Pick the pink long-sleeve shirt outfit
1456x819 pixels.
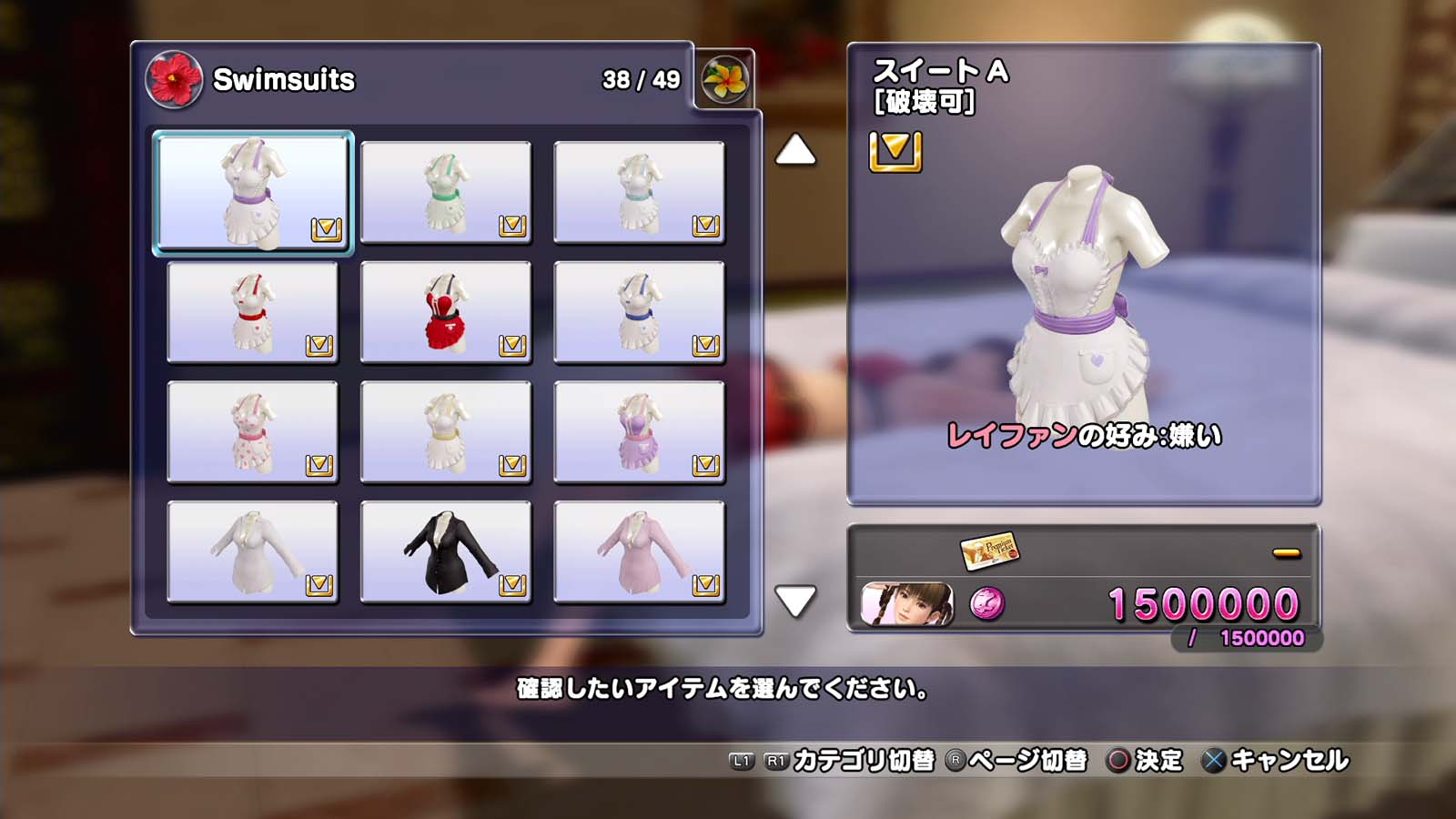[639, 552]
